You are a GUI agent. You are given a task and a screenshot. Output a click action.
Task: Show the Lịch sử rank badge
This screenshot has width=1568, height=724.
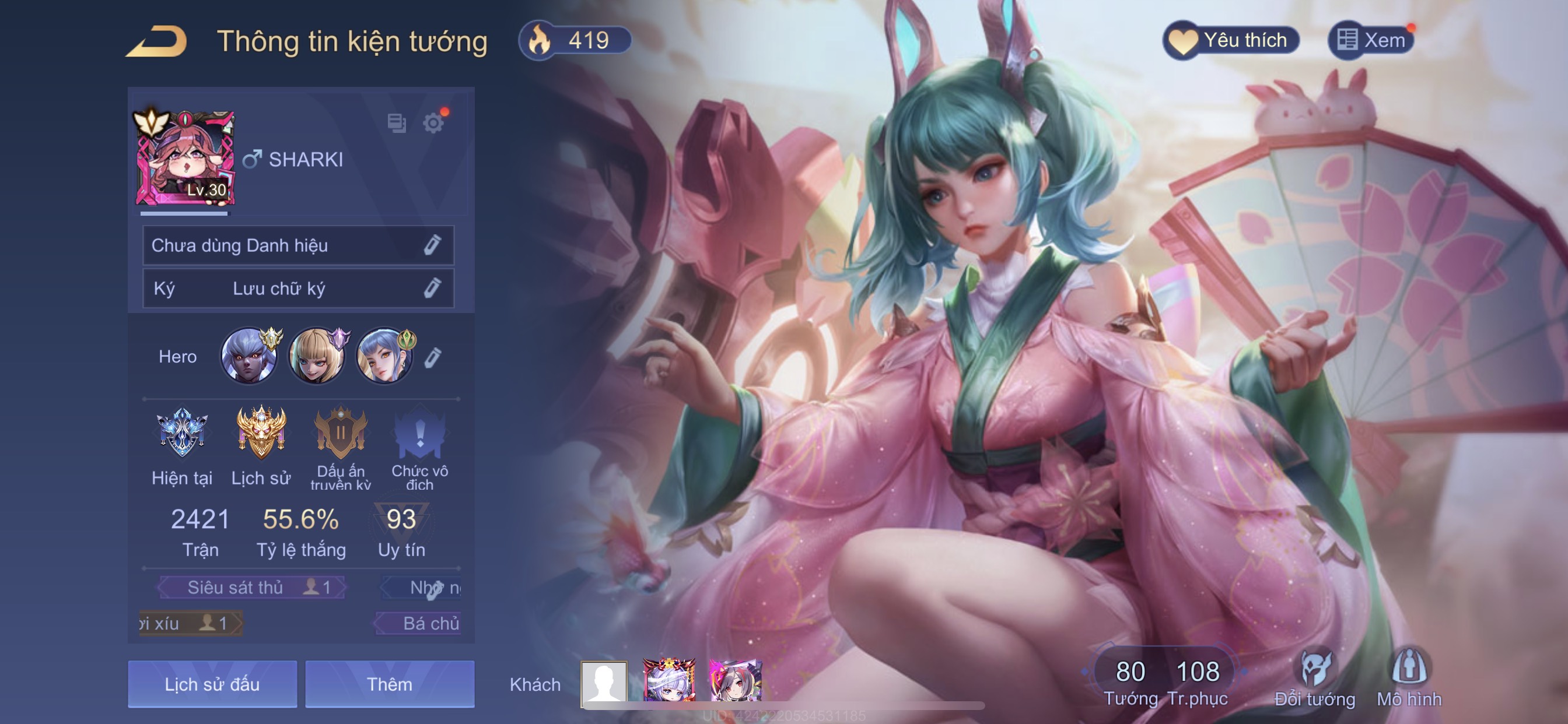click(261, 434)
